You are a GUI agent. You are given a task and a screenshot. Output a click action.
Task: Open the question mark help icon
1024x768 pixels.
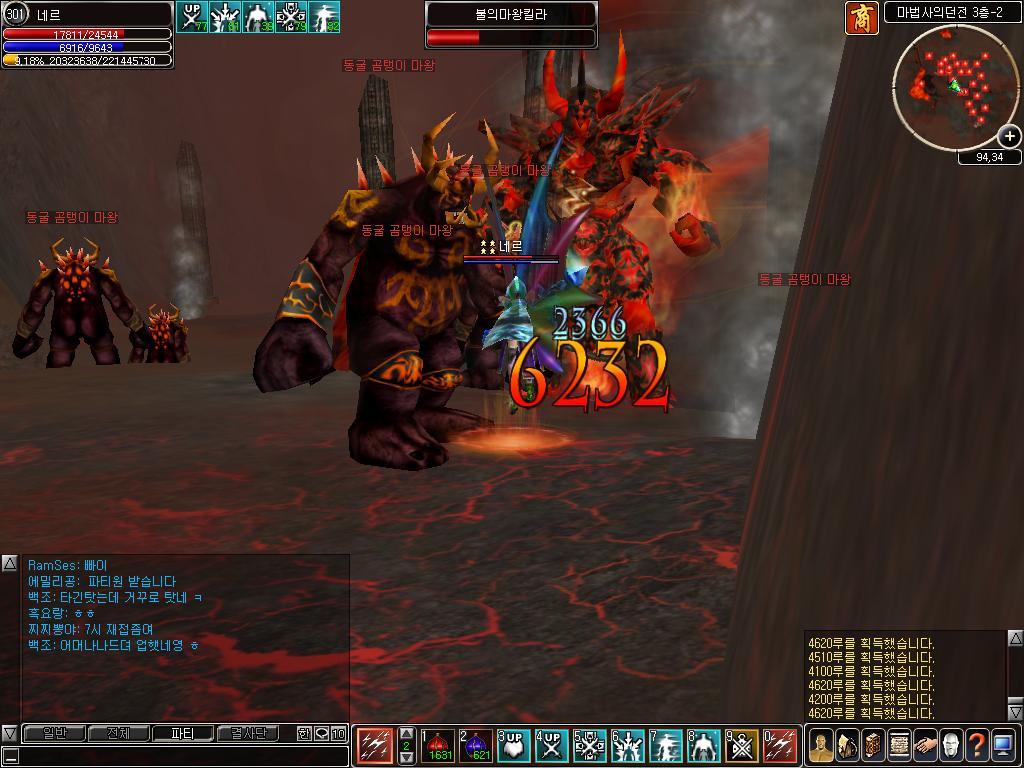[x=977, y=745]
